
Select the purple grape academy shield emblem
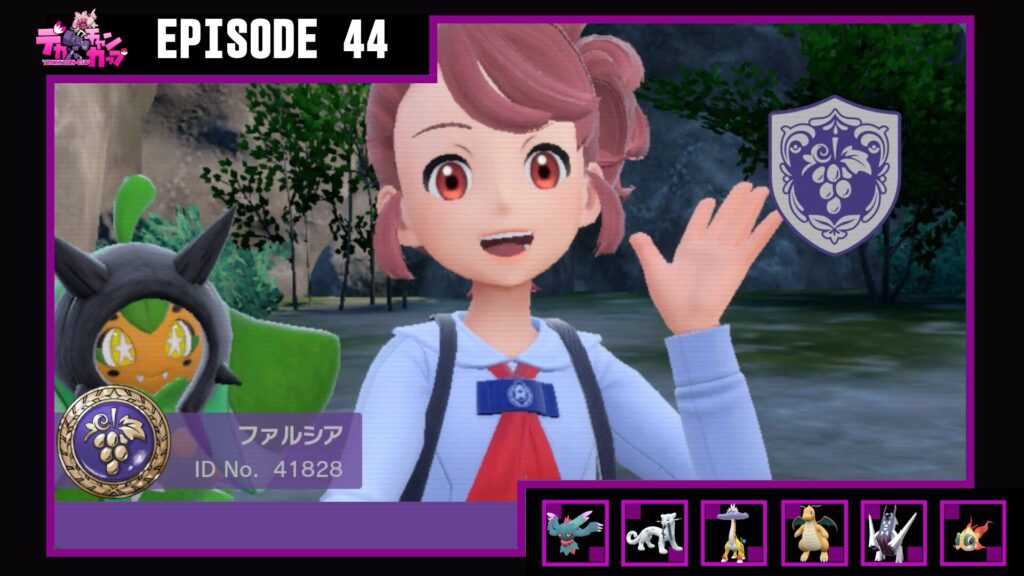tap(834, 174)
